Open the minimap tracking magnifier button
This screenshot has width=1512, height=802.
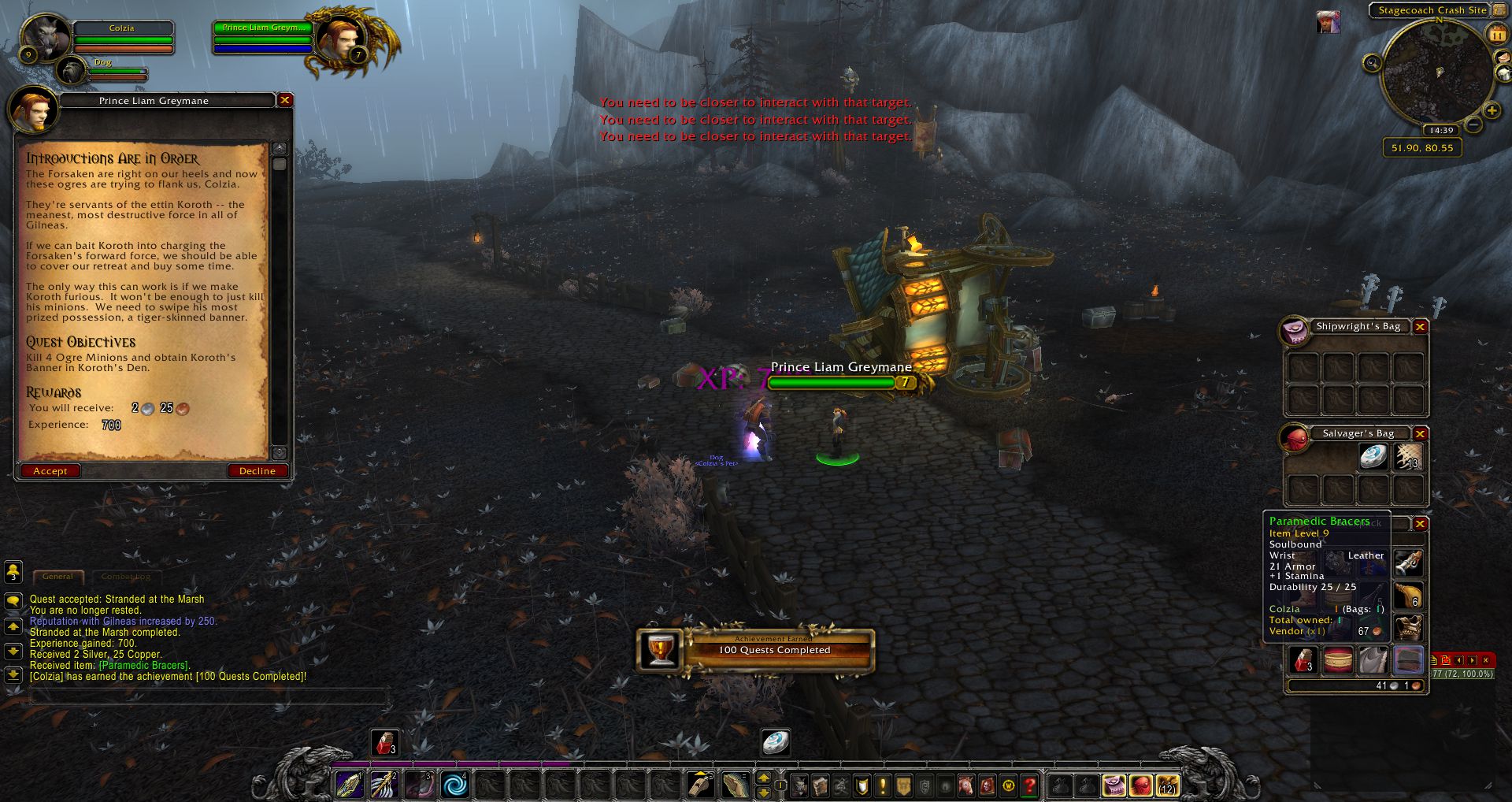click(1373, 63)
